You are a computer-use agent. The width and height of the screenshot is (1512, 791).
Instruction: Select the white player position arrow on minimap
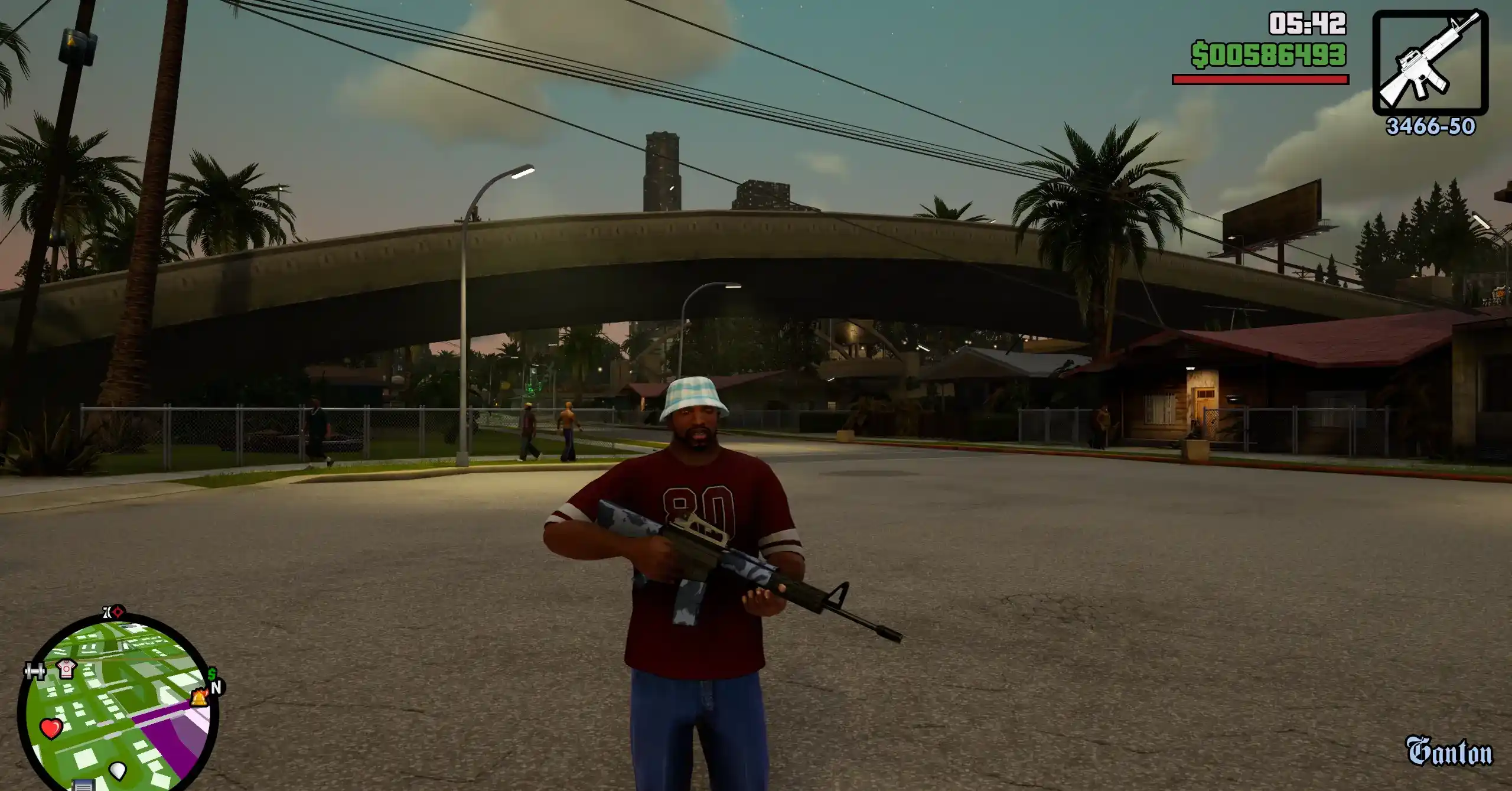118,770
